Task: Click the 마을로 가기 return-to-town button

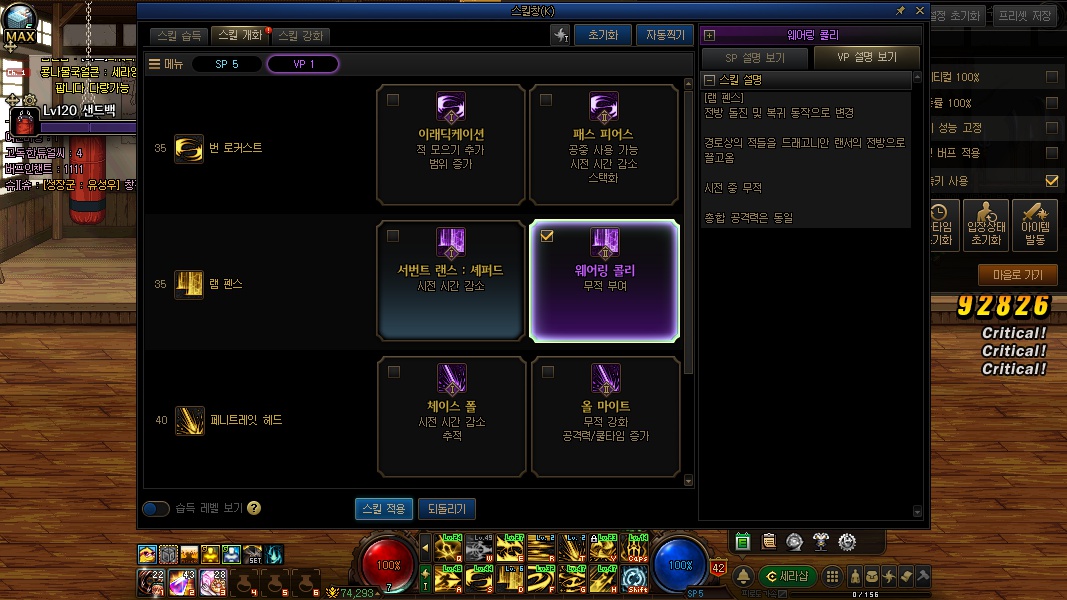Action: click(1017, 274)
